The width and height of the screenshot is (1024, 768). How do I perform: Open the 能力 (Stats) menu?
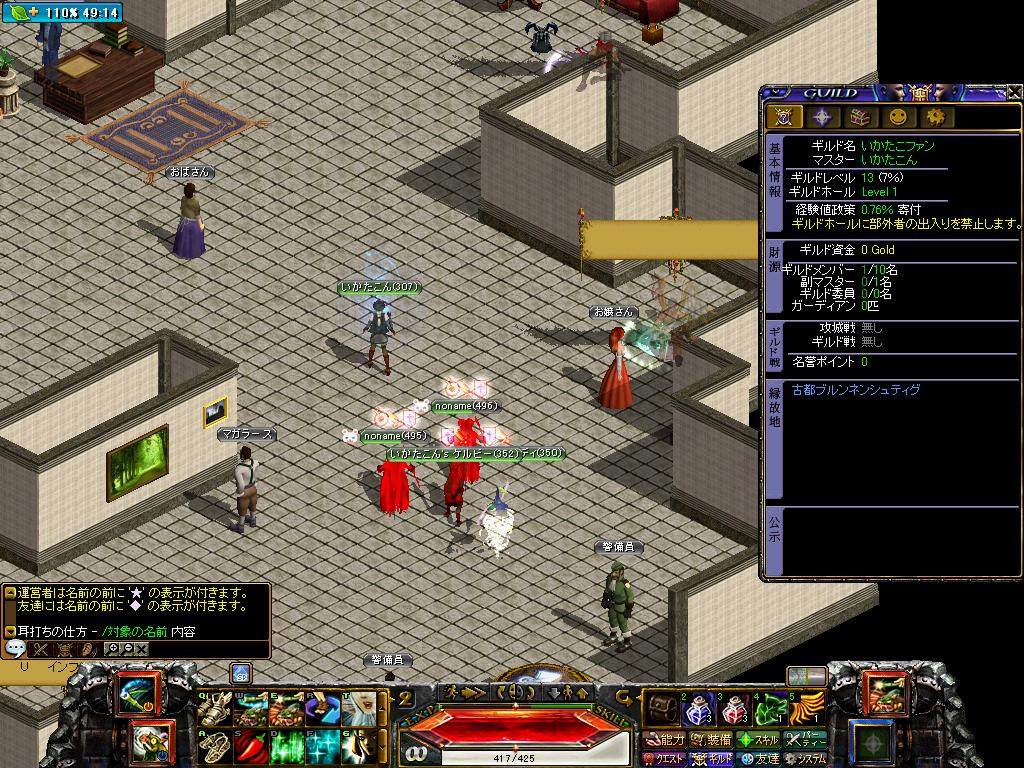click(665, 740)
